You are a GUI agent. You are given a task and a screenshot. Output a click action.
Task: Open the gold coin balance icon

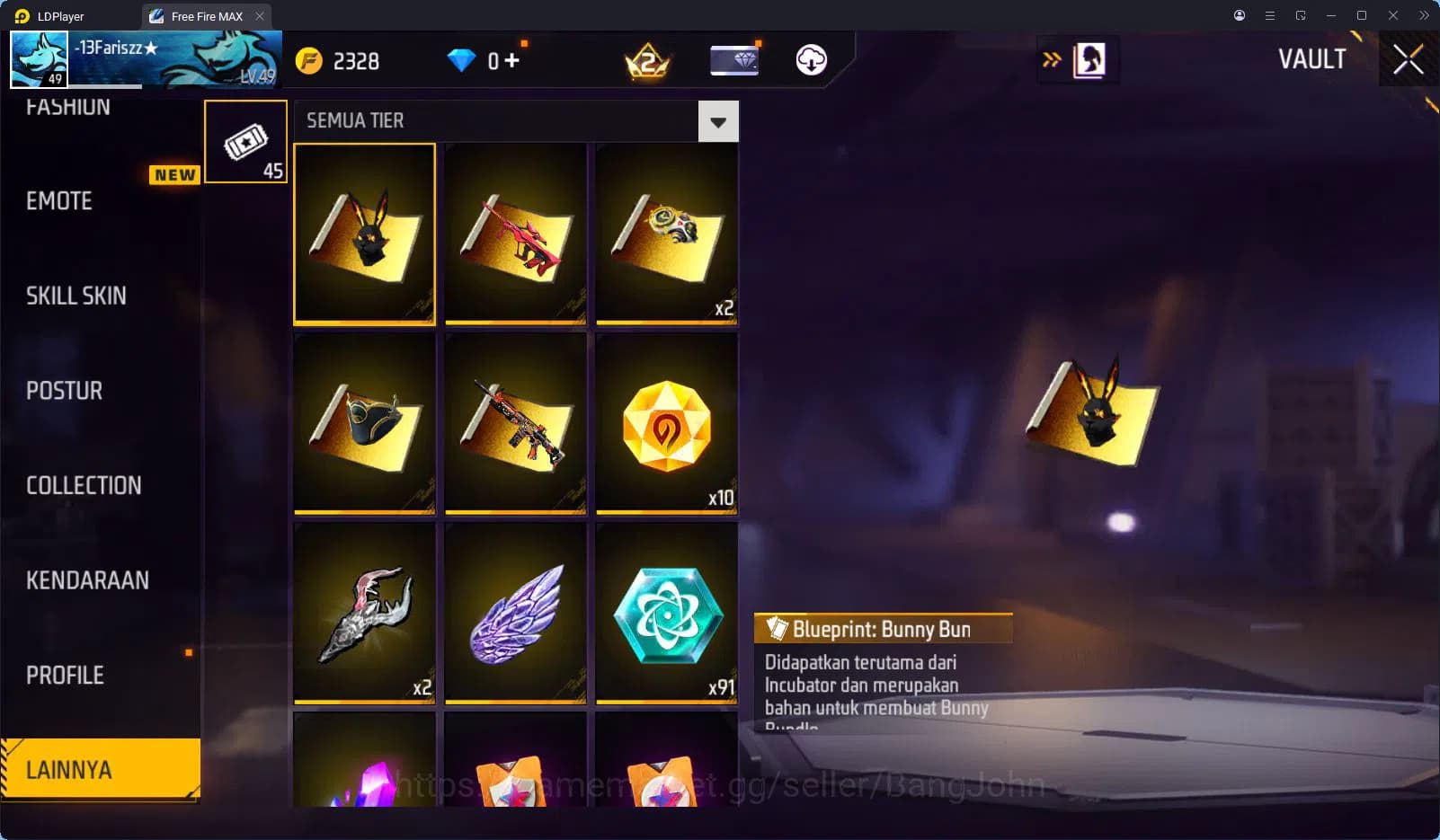click(309, 60)
